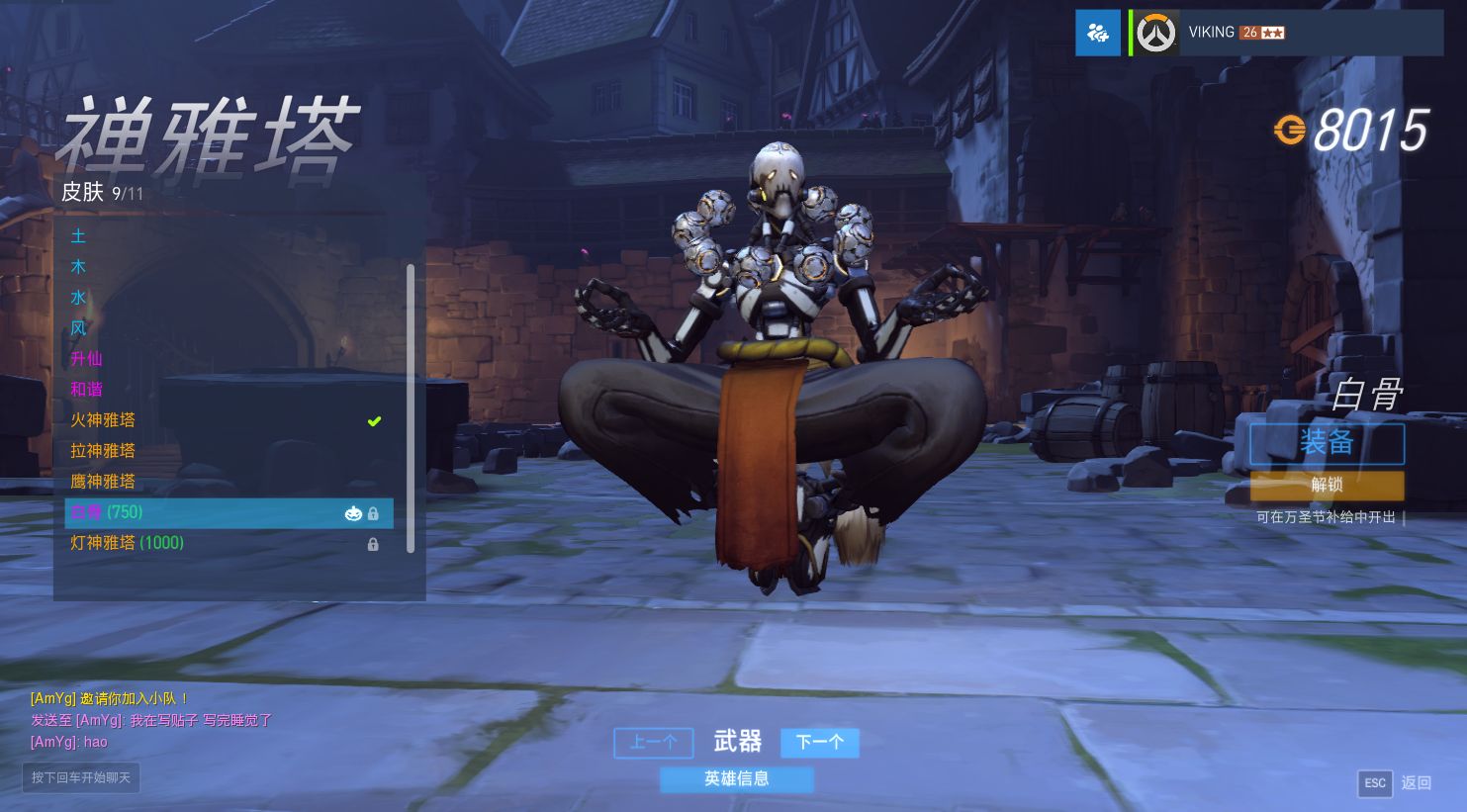
Task: Choose the 木 skin entry
Action: (79, 267)
